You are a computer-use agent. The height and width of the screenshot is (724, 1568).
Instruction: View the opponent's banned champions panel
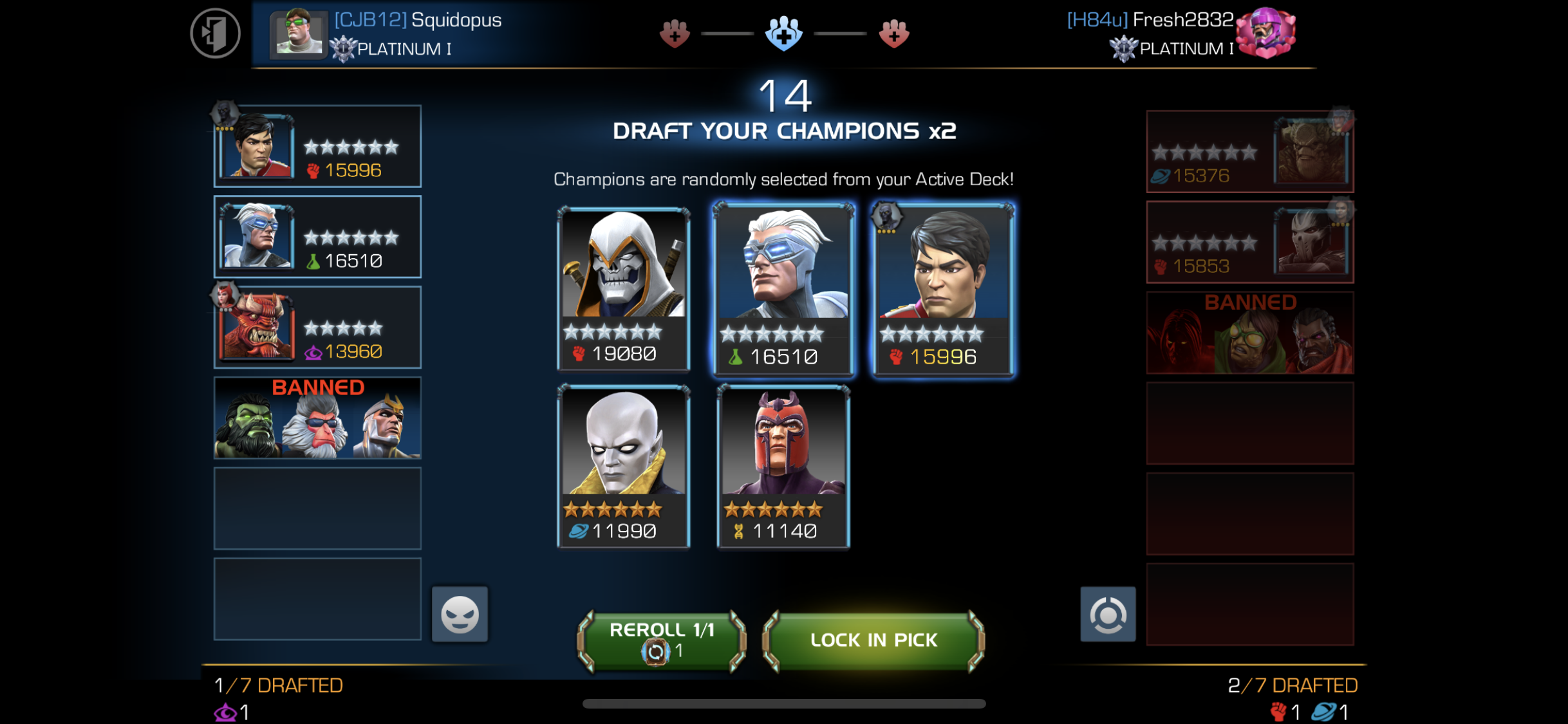tap(1249, 333)
